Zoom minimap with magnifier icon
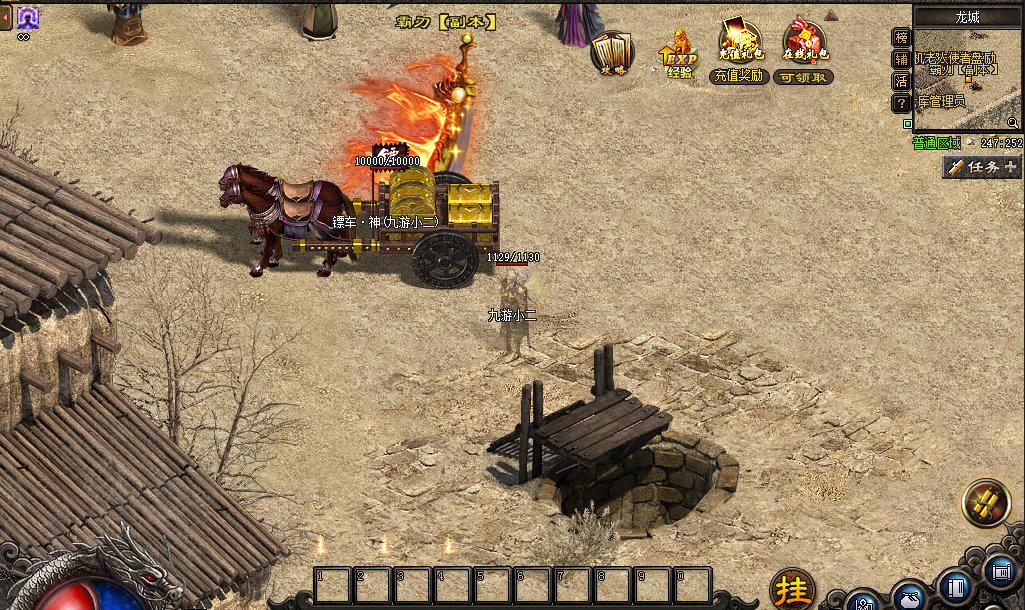Image resolution: width=1025 pixels, height=610 pixels. point(1013,122)
